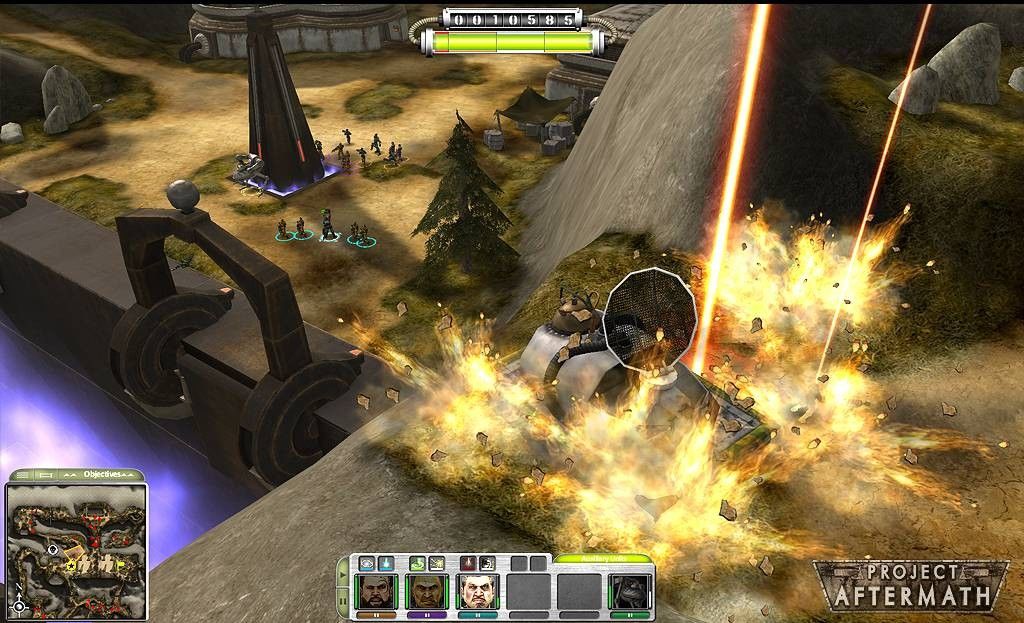Activate the ability icon beside the red flame

[487, 564]
